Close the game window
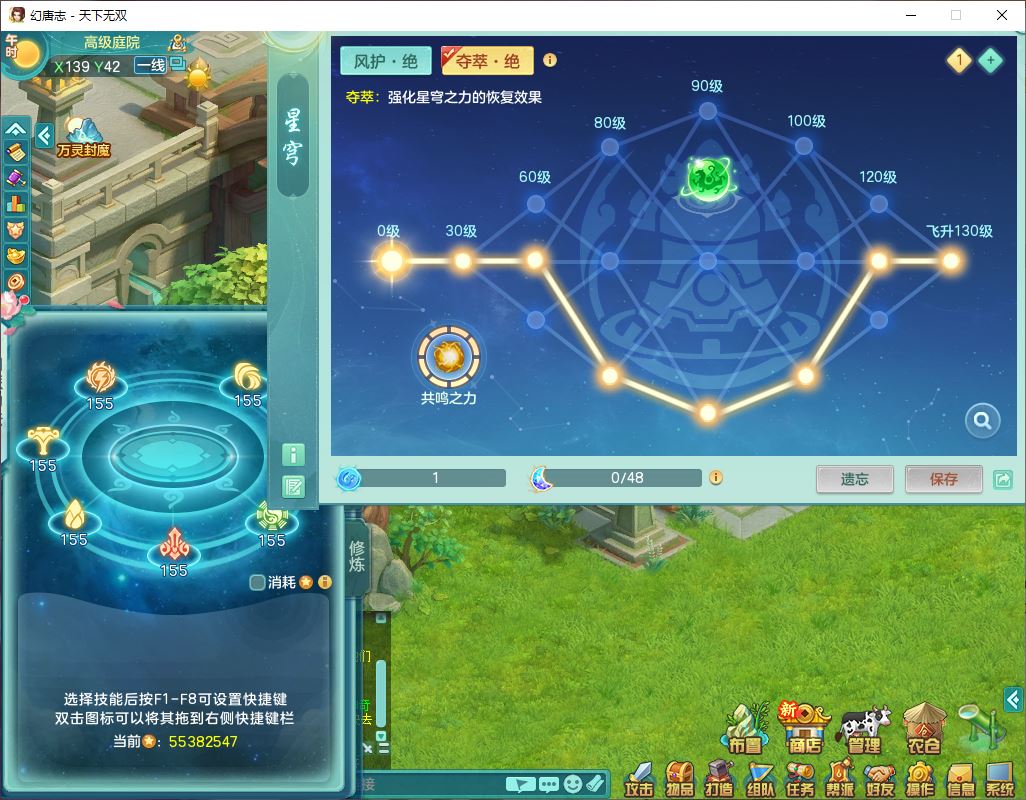Screen dimensions: 1026x800 click(1002, 15)
